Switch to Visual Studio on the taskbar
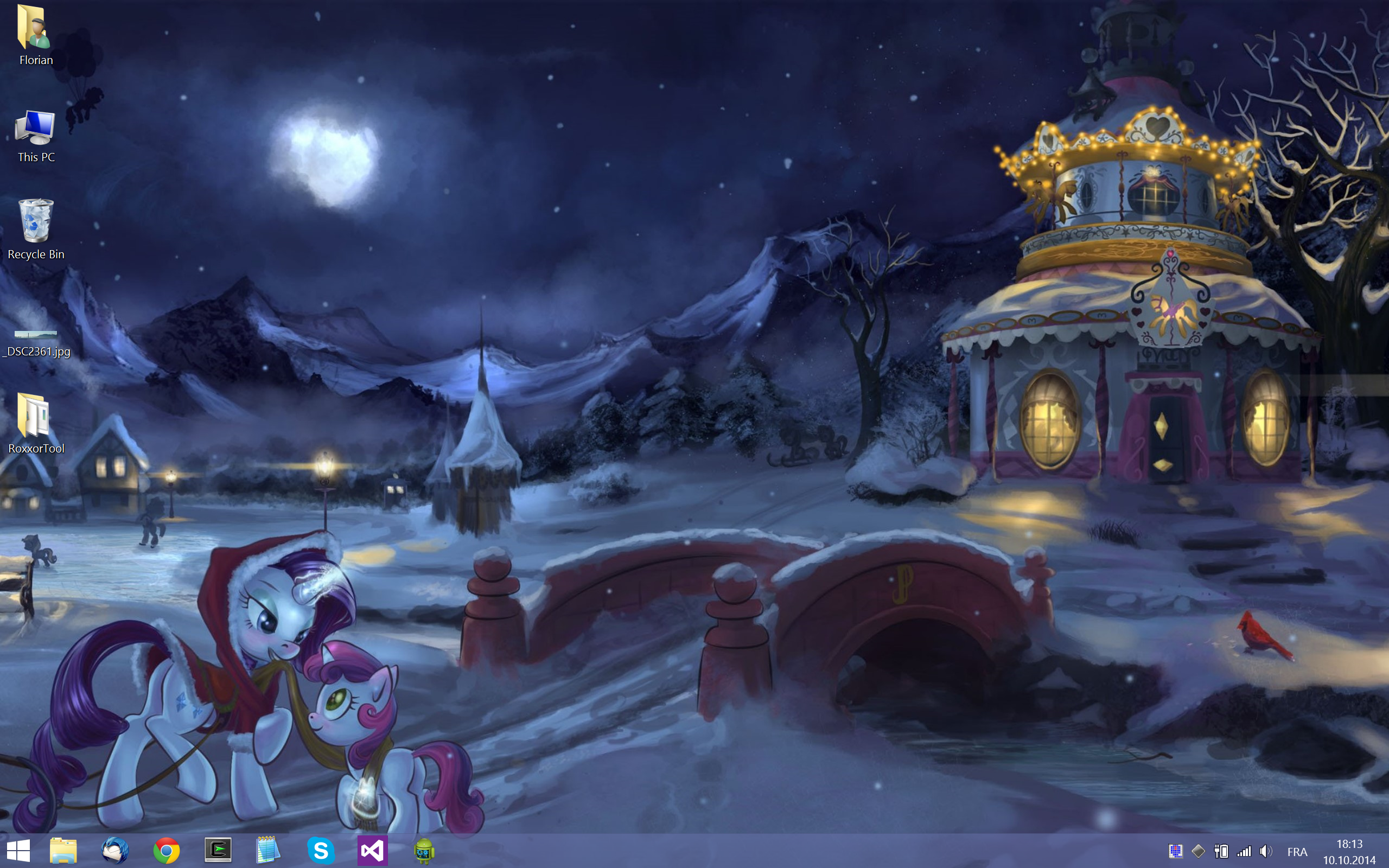The height and width of the screenshot is (868, 1389). click(372, 850)
